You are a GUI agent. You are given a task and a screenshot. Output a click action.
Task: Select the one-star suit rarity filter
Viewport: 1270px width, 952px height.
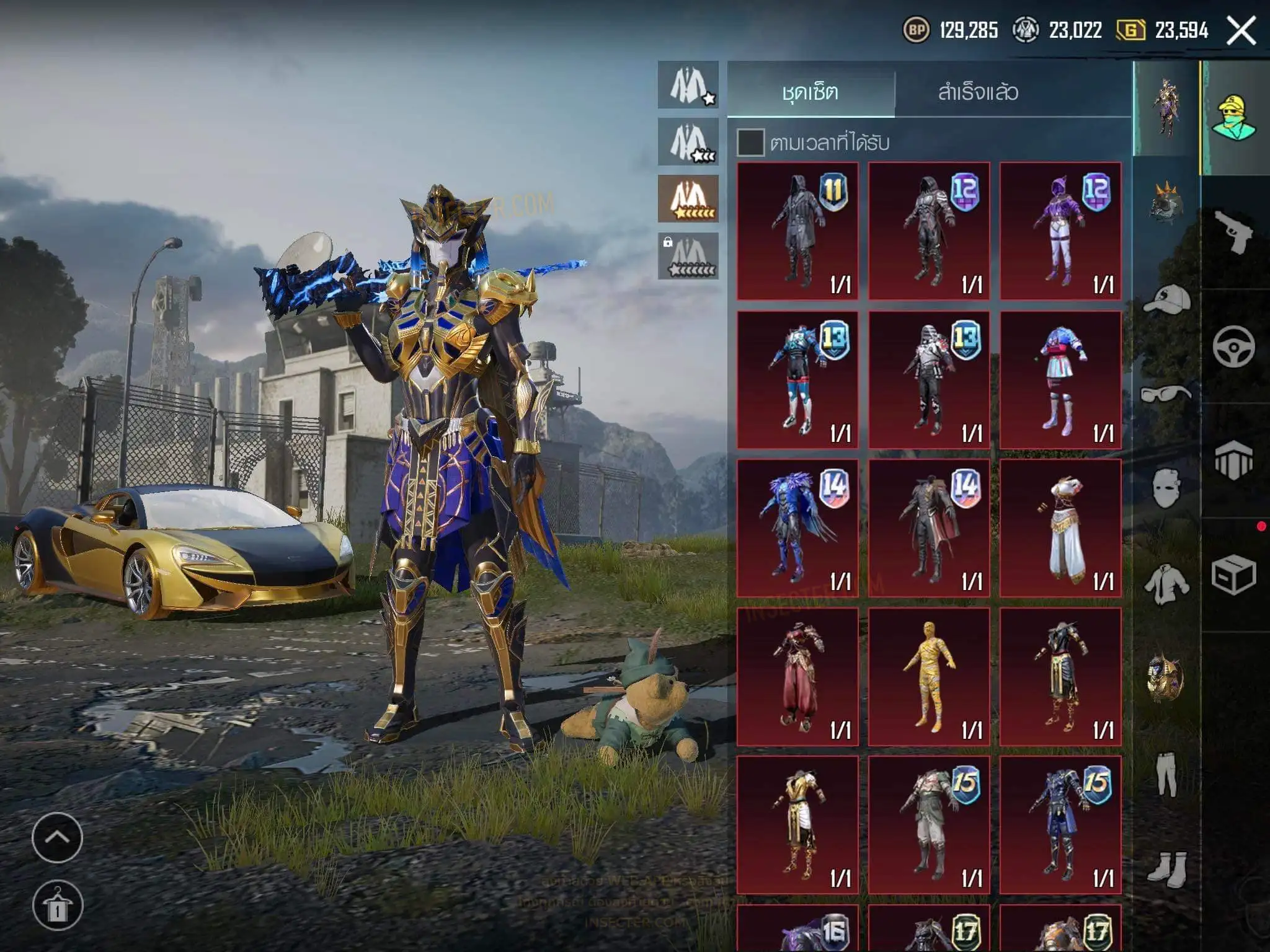[688, 85]
